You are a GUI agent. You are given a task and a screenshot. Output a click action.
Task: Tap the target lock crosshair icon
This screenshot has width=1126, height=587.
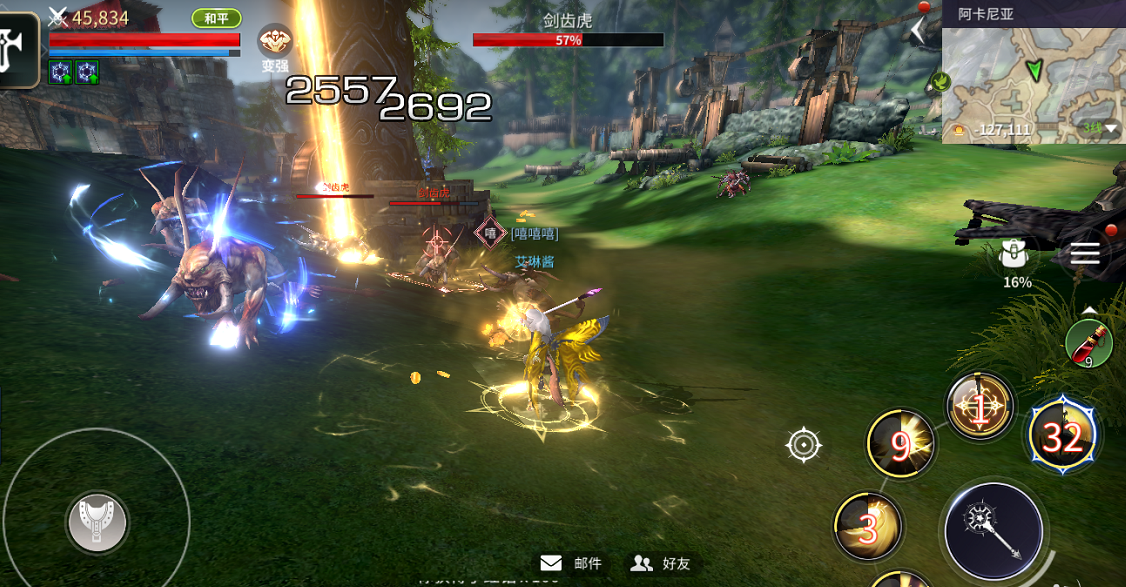coord(804,445)
